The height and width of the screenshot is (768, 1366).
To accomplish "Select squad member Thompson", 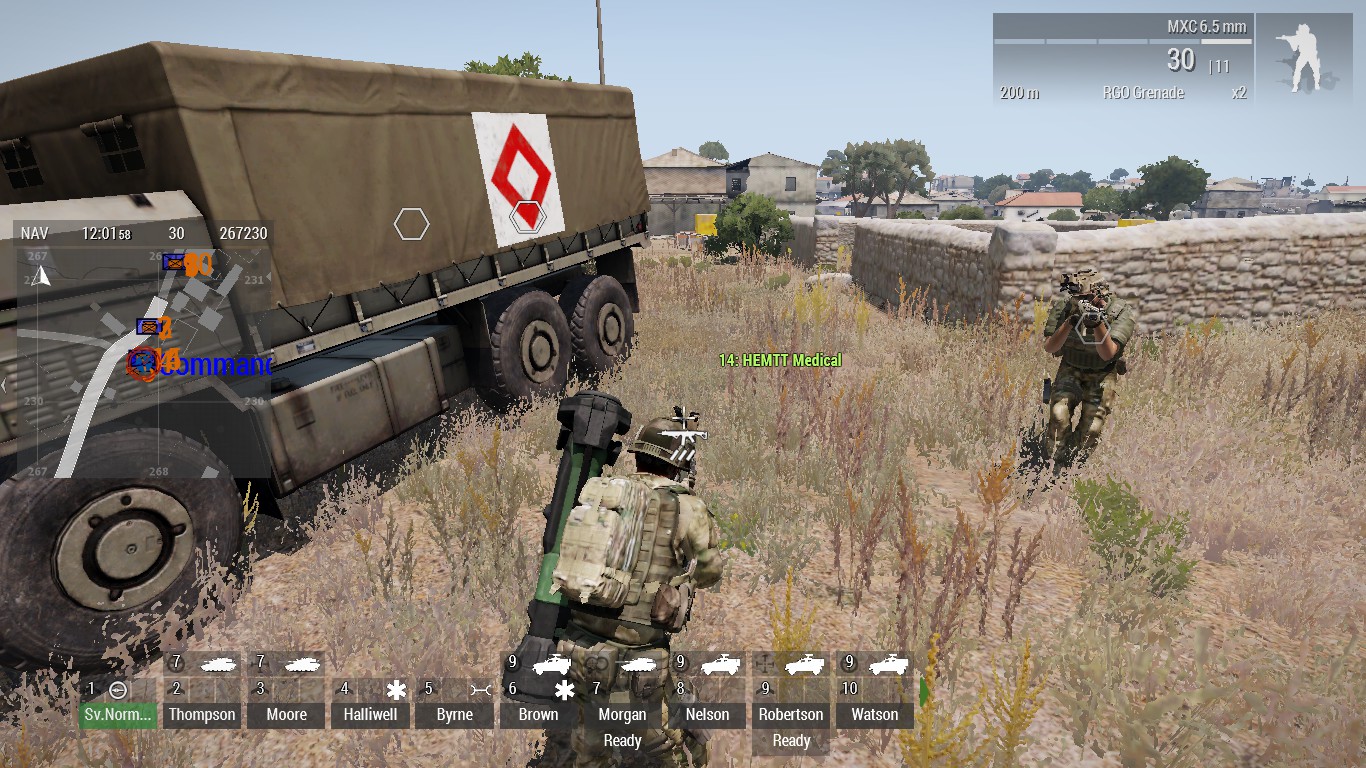I will click(x=202, y=714).
